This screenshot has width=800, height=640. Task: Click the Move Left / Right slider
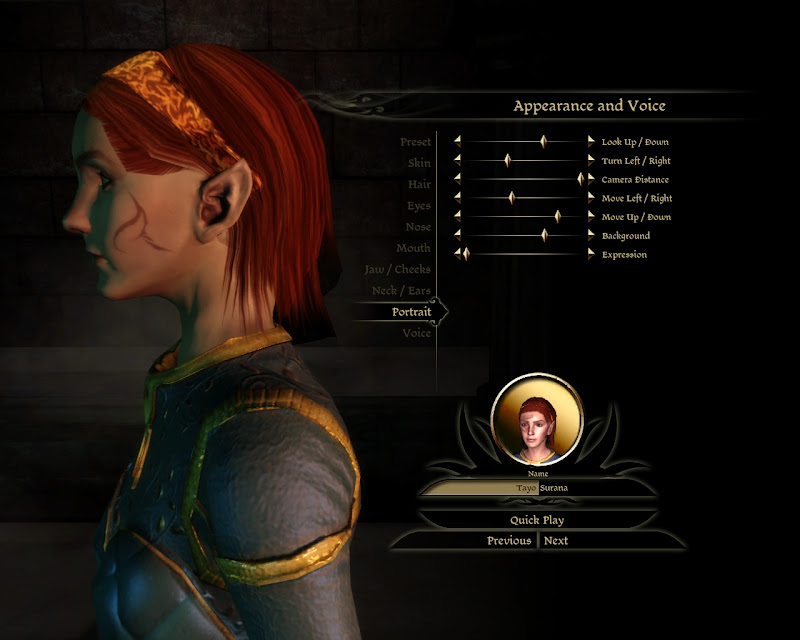point(524,198)
